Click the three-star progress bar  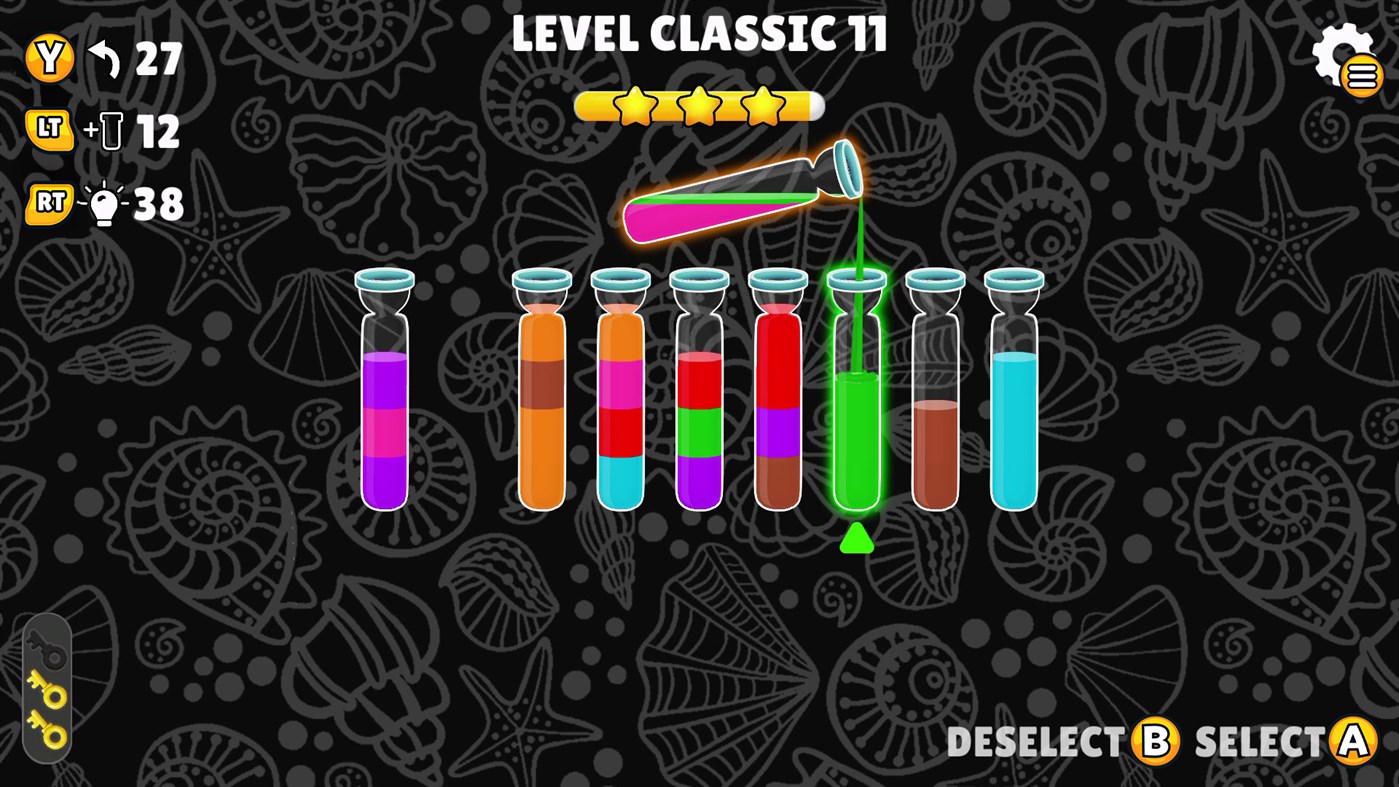tap(698, 106)
